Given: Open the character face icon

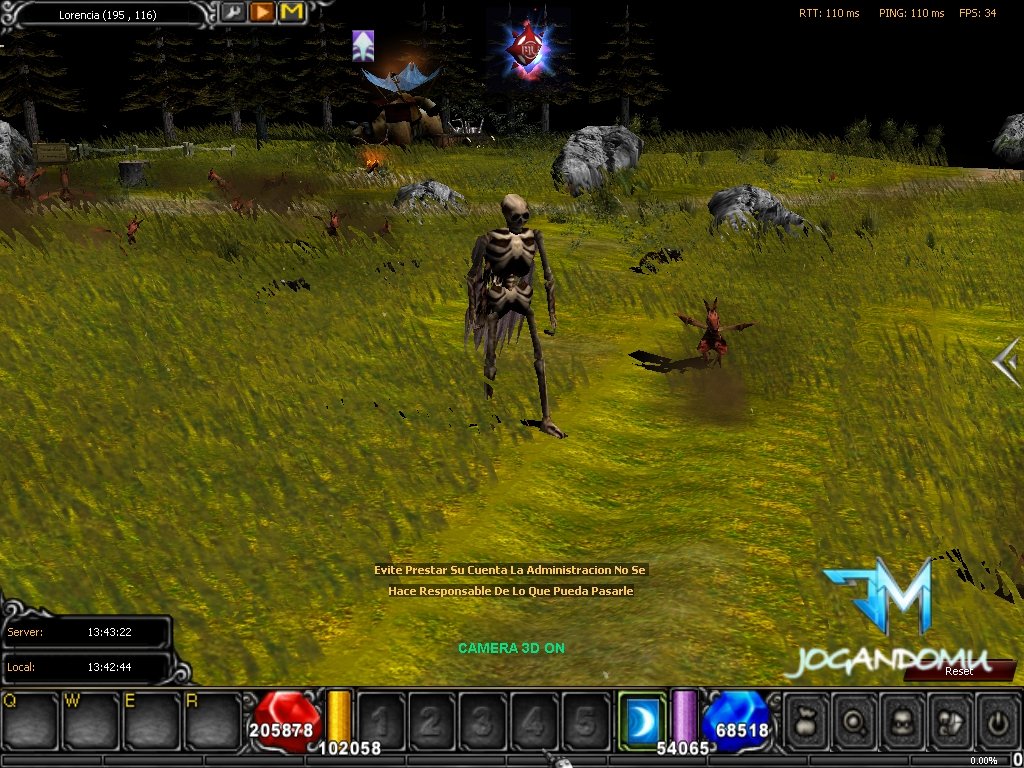Looking at the screenshot, I should click(903, 720).
